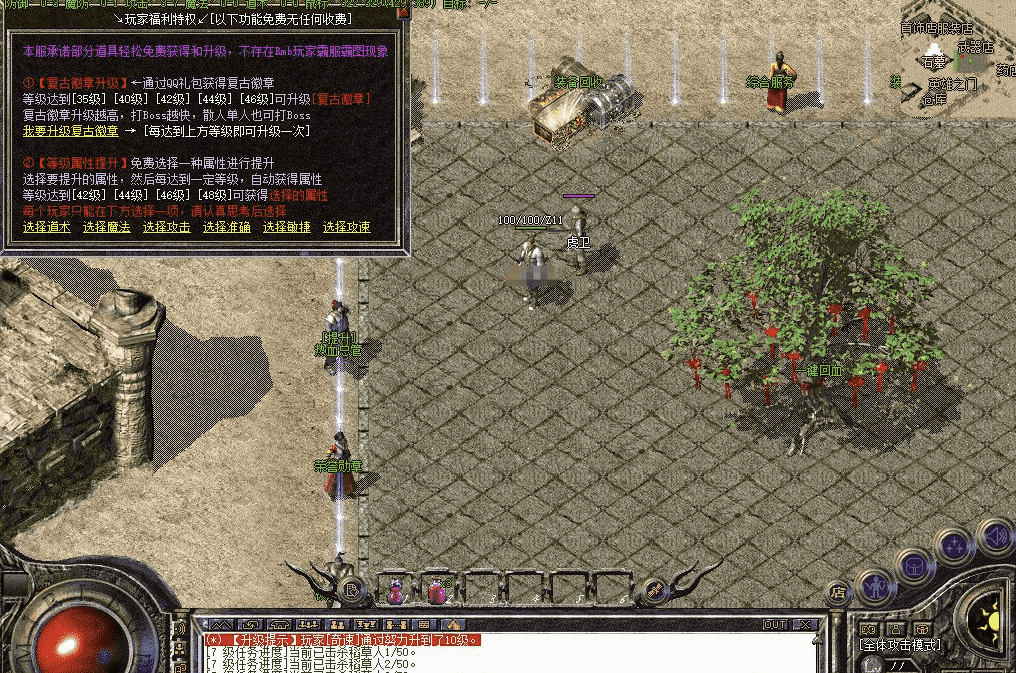Toggle the 全体攻击模式 attack mode label

(x=899, y=645)
